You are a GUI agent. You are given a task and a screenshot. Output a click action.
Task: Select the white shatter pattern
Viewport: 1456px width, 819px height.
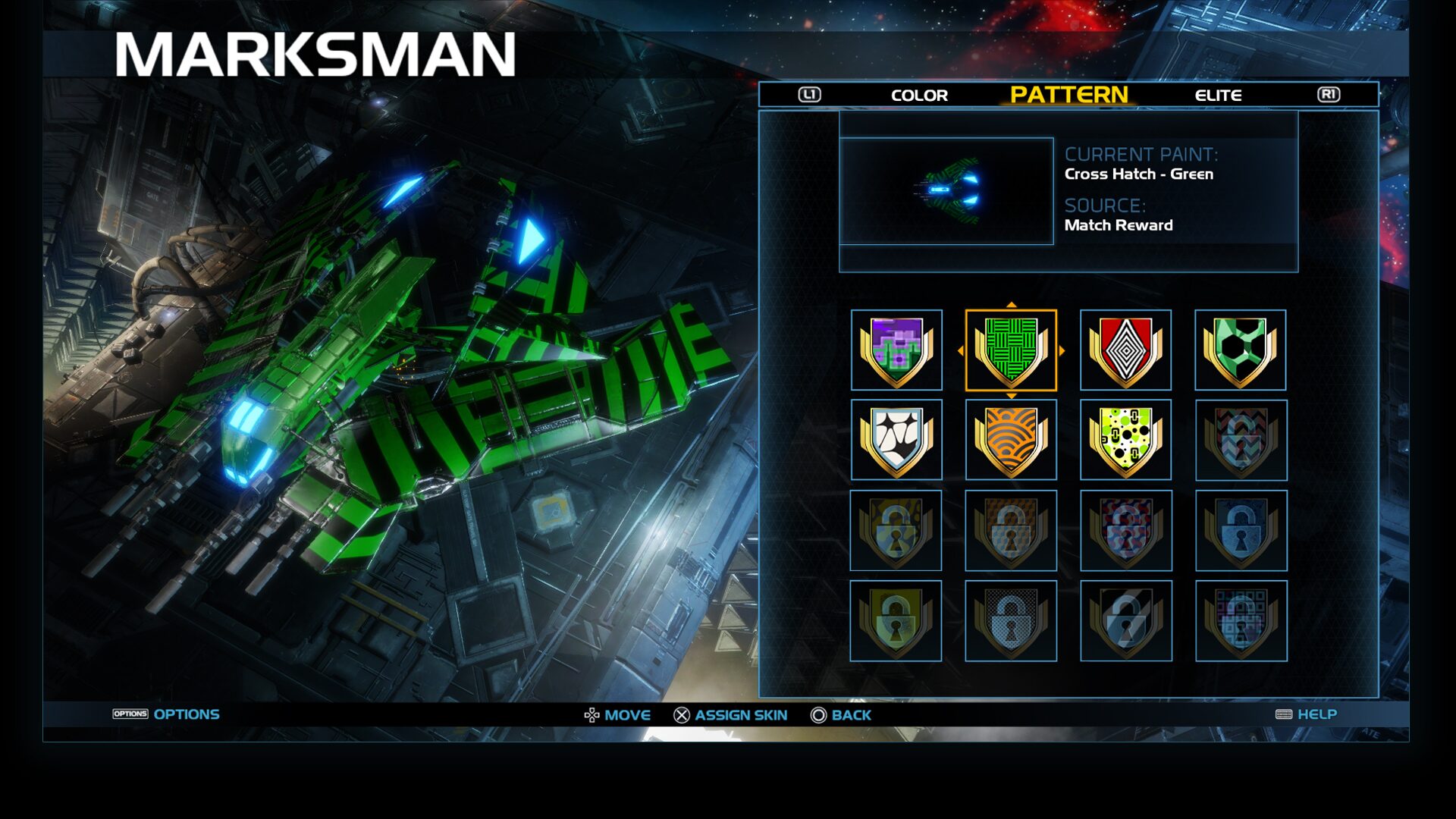tap(896, 438)
